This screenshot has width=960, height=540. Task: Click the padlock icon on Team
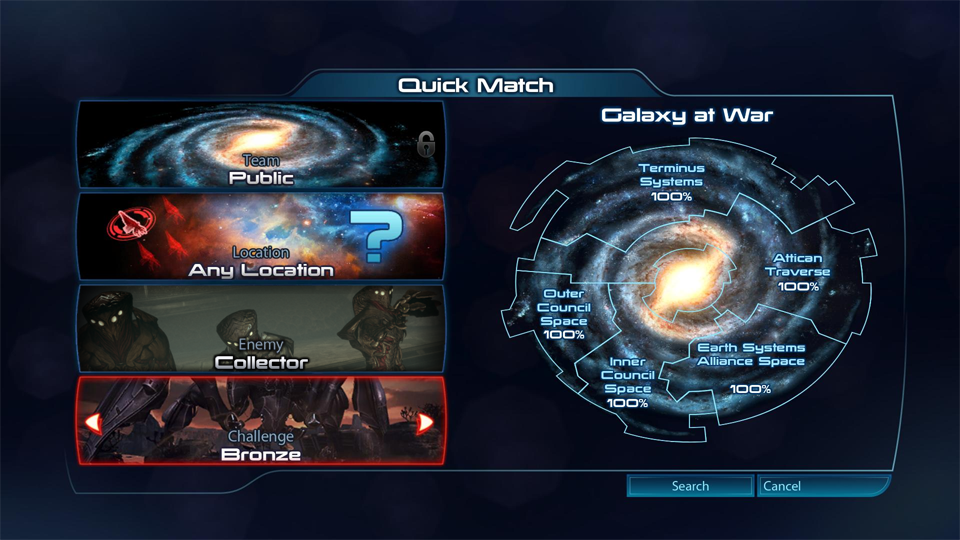[x=427, y=145]
